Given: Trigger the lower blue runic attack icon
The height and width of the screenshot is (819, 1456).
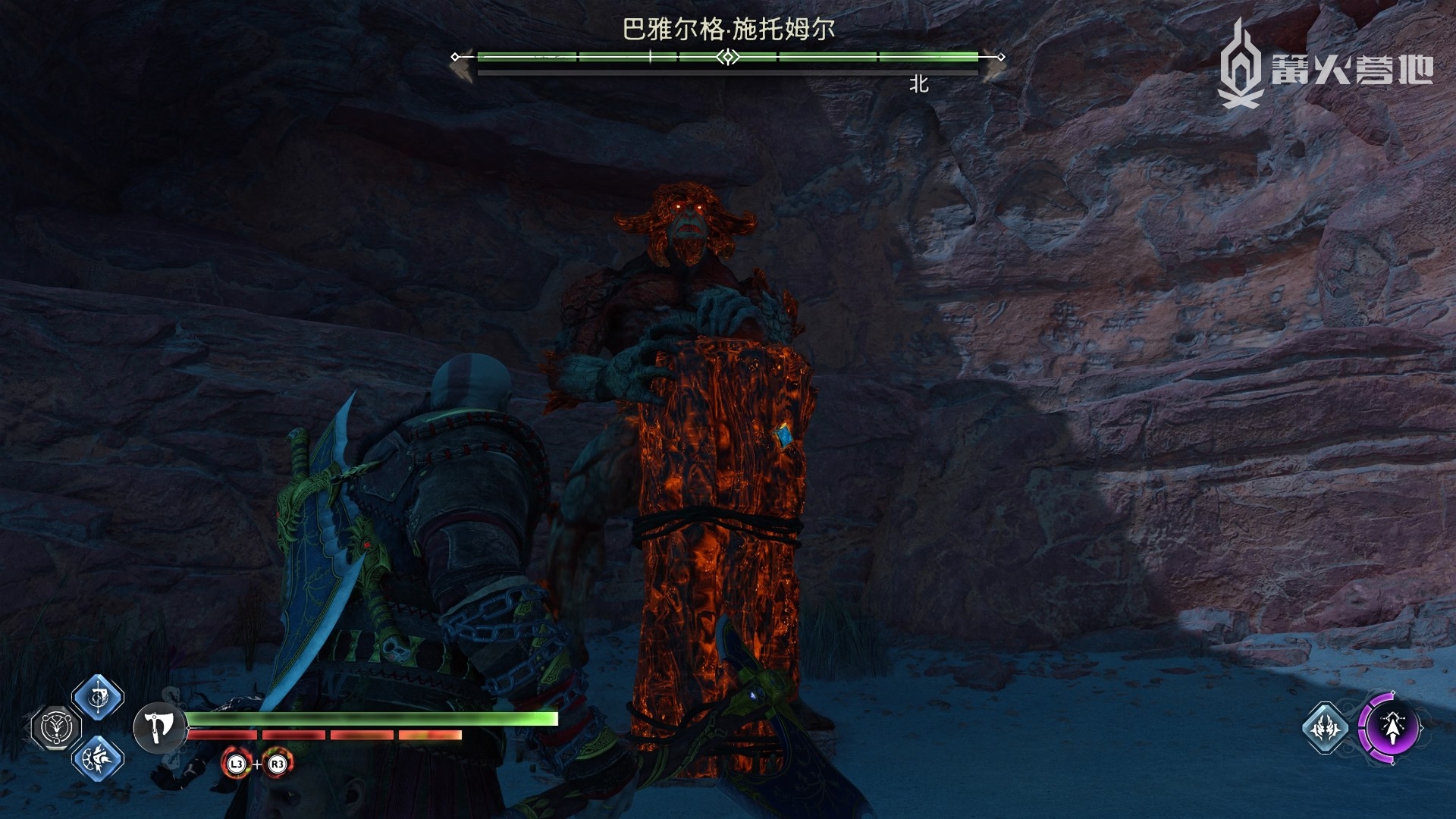Looking at the screenshot, I should pyautogui.click(x=98, y=758).
